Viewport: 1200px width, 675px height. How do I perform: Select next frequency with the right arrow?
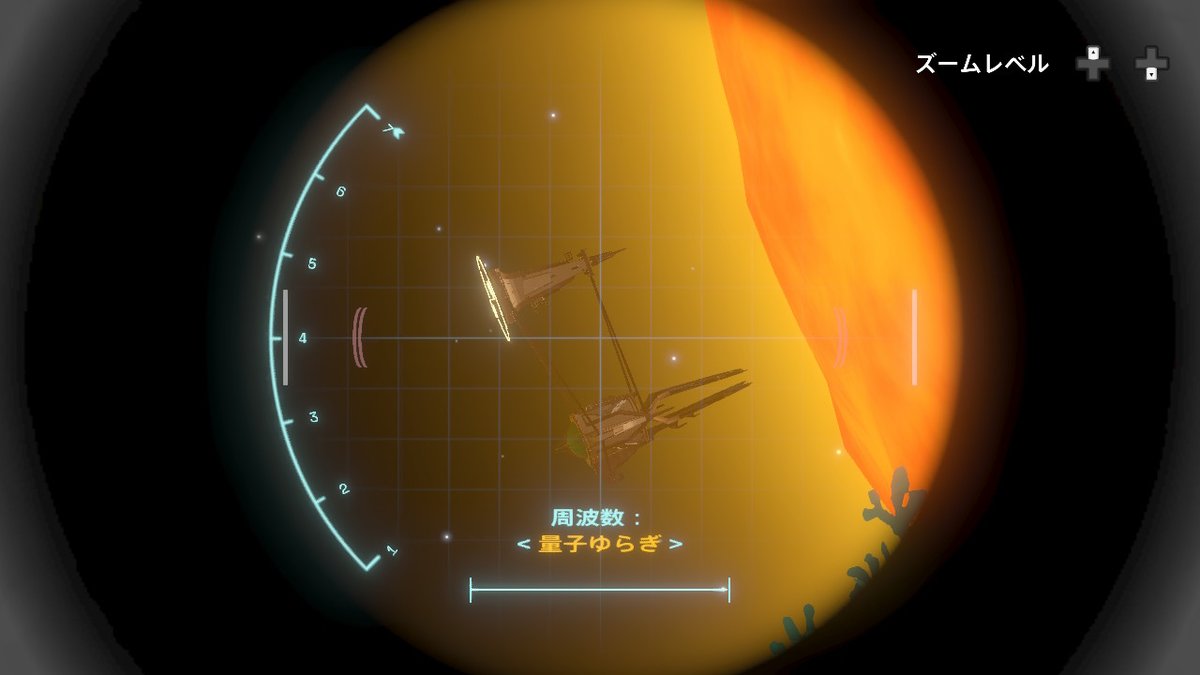click(677, 545)
